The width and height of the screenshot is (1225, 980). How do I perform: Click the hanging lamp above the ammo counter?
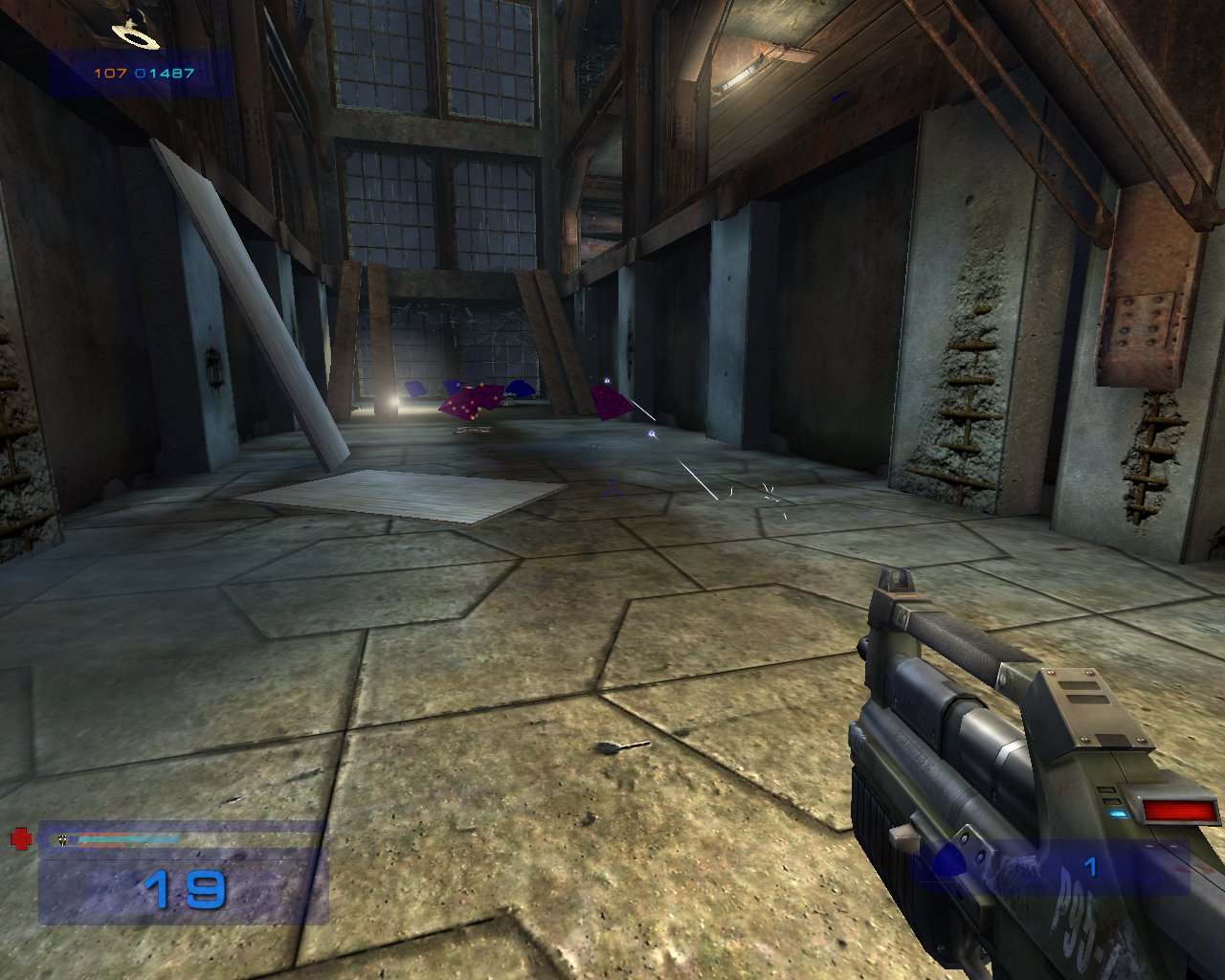pos(134,38)
